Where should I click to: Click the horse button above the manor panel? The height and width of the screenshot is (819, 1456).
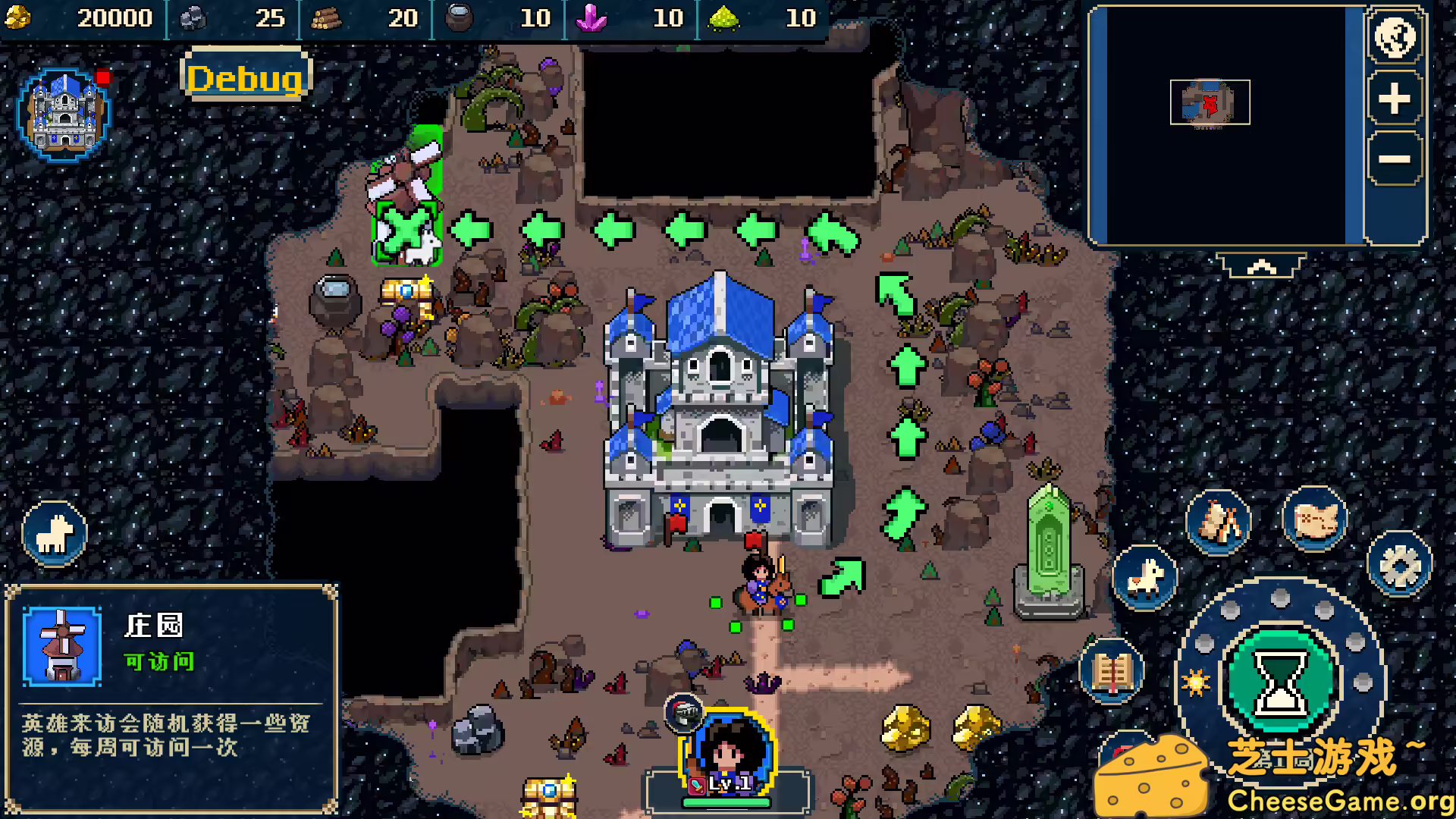pos(55,533)
